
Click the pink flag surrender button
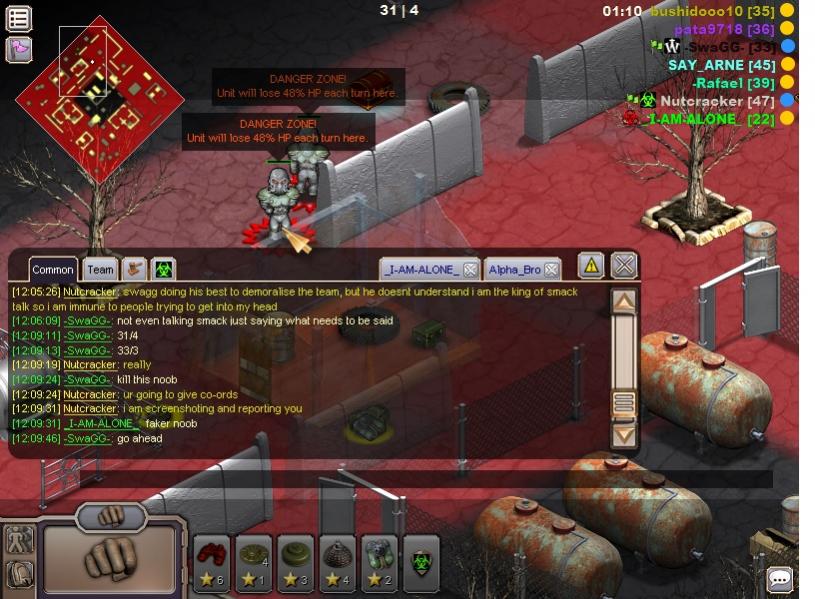click(x=19, y=49)
